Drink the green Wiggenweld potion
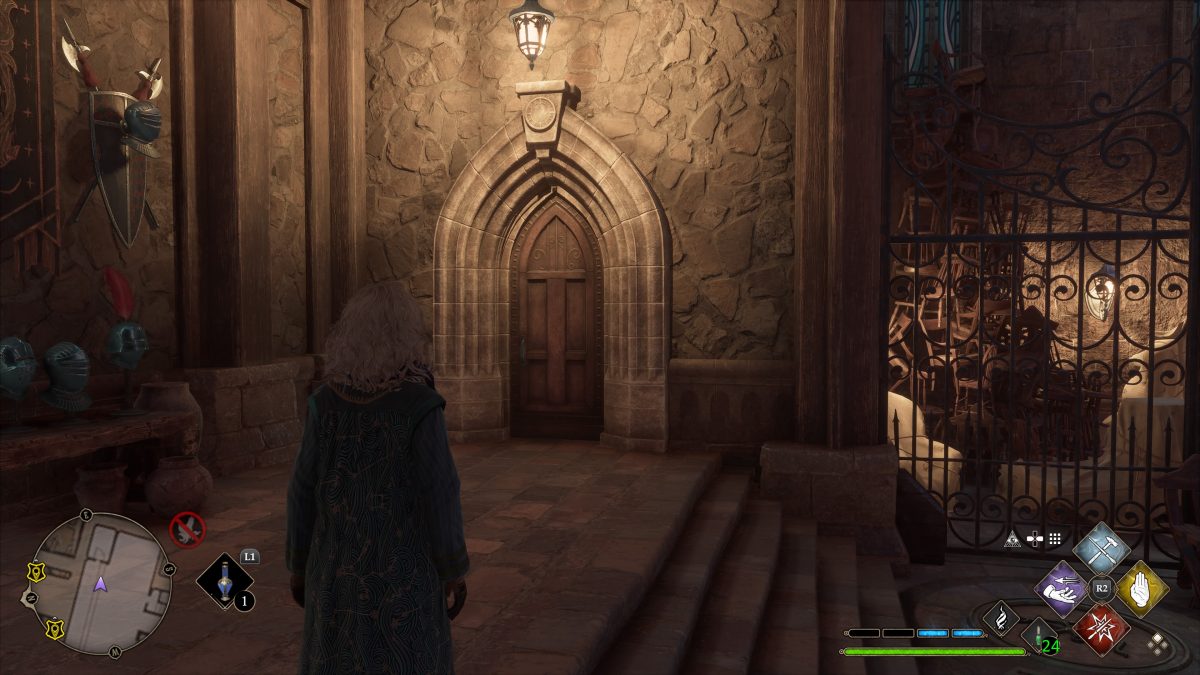 [1040, 636]
